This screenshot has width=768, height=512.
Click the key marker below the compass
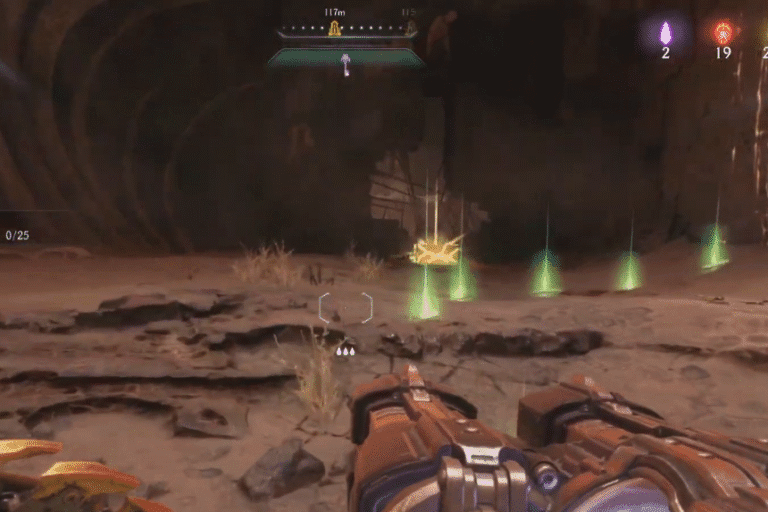click(x=346, y=65)
